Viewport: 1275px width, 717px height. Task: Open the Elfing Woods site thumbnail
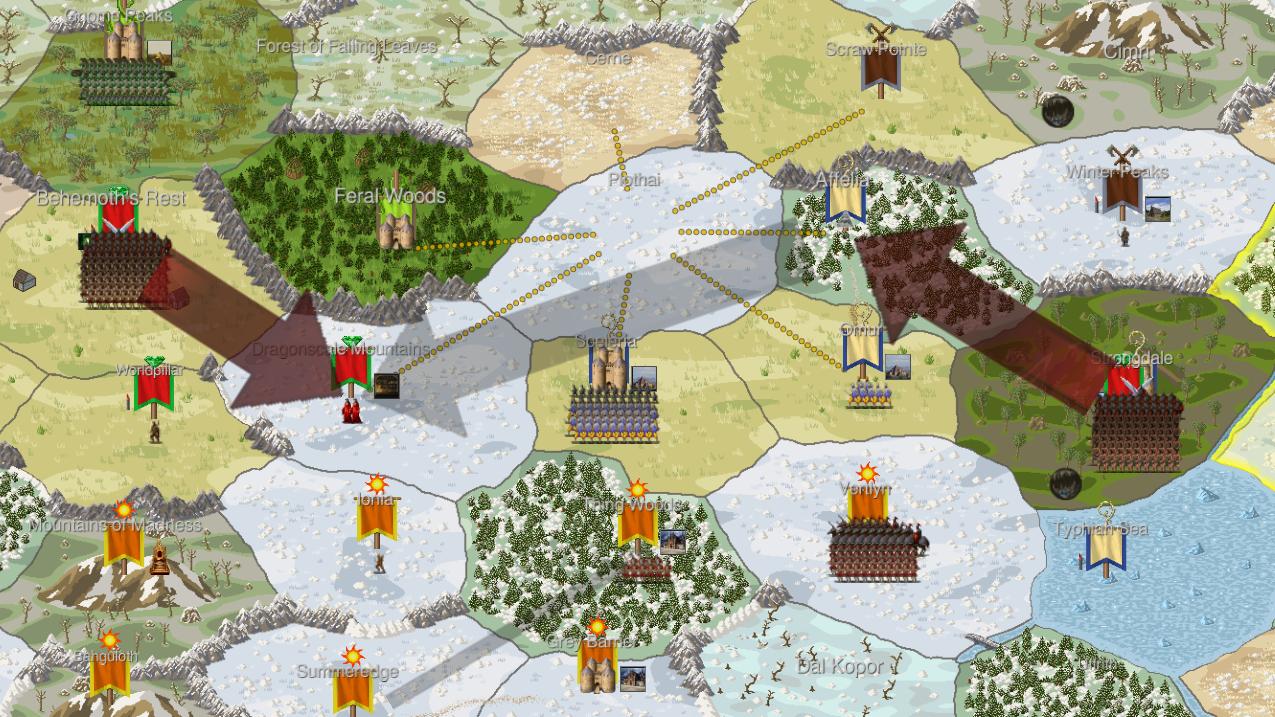[672, 542]
